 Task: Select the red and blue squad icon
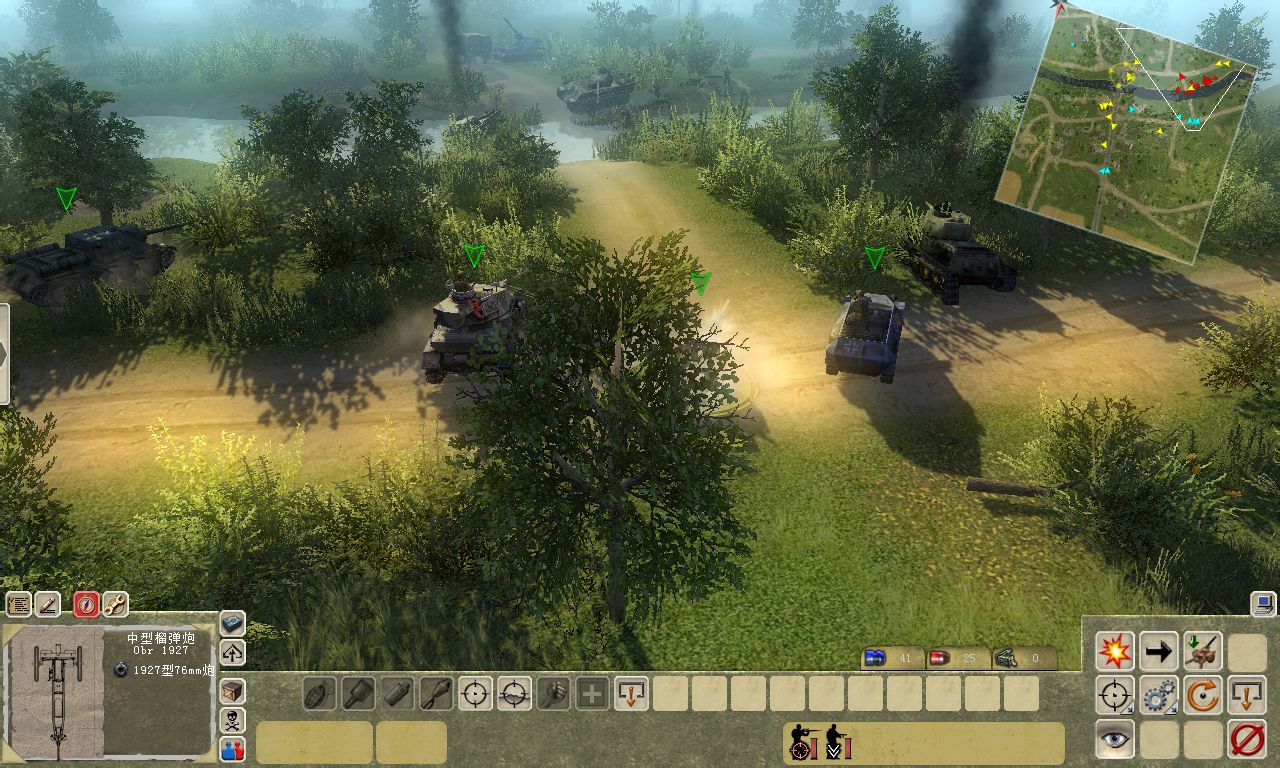[x=232, y=748]
